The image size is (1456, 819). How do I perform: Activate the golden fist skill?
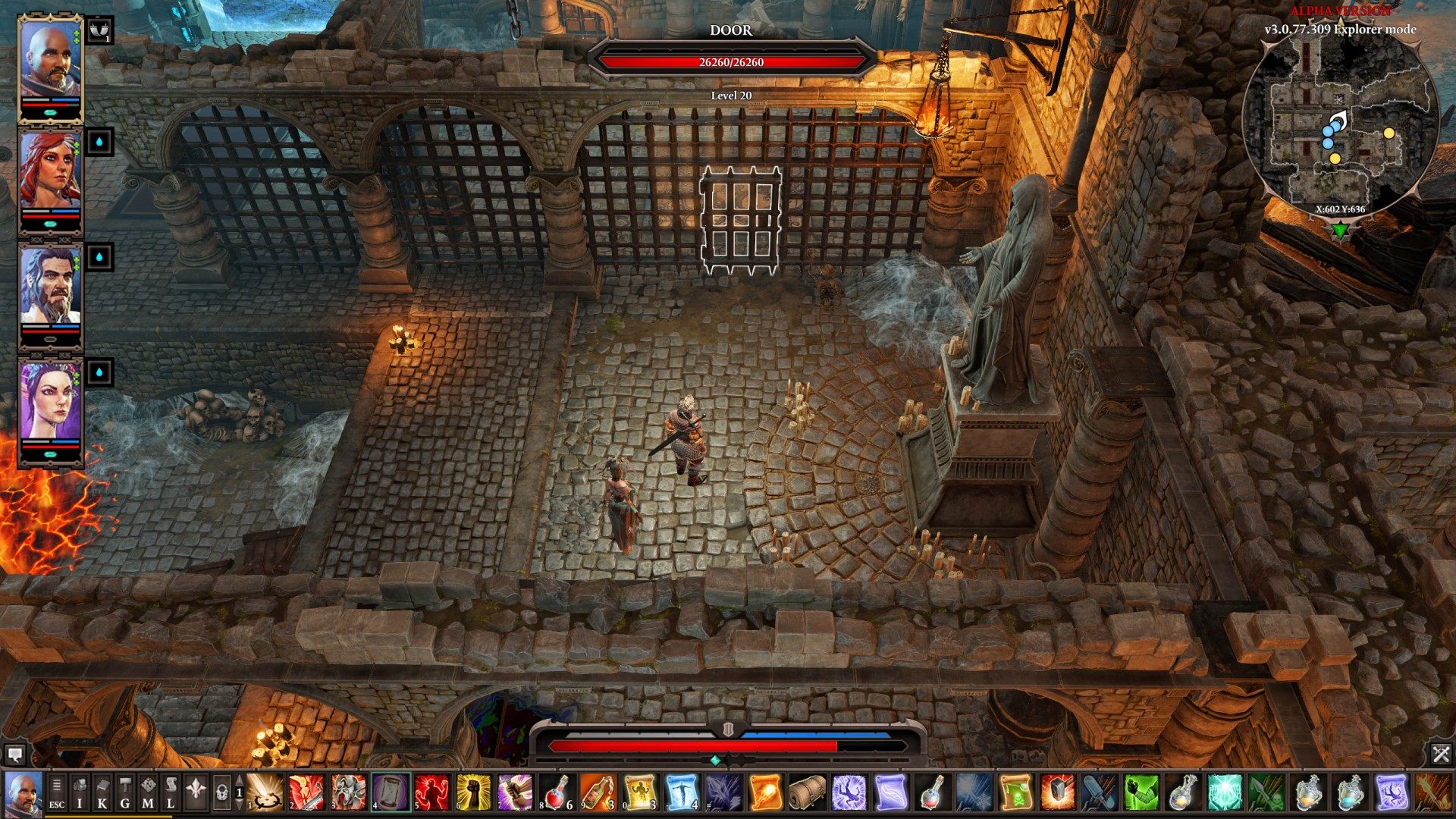click(x=474, y=792)
